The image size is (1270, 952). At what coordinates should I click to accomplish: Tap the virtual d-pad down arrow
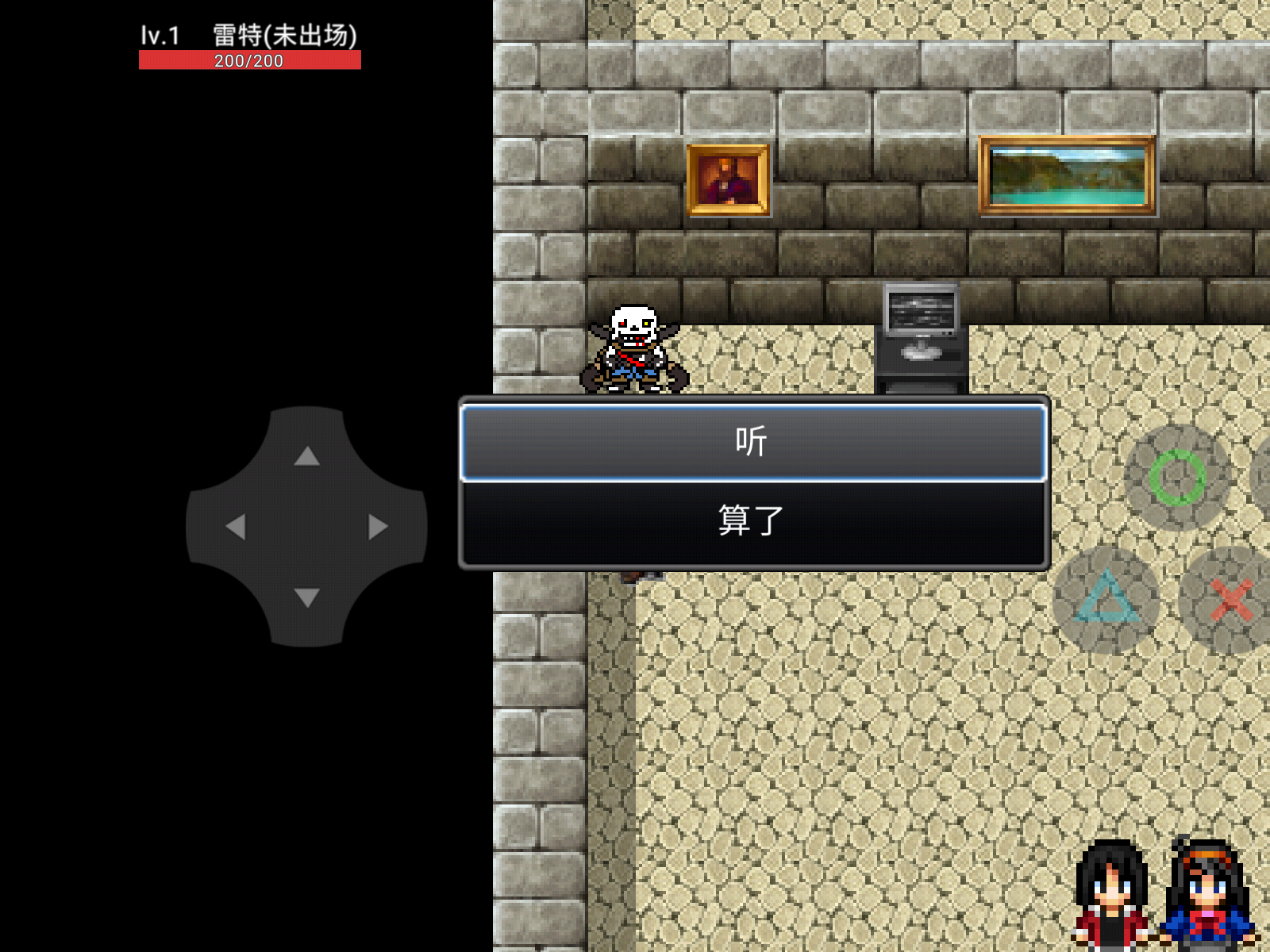tap(306, 597)
